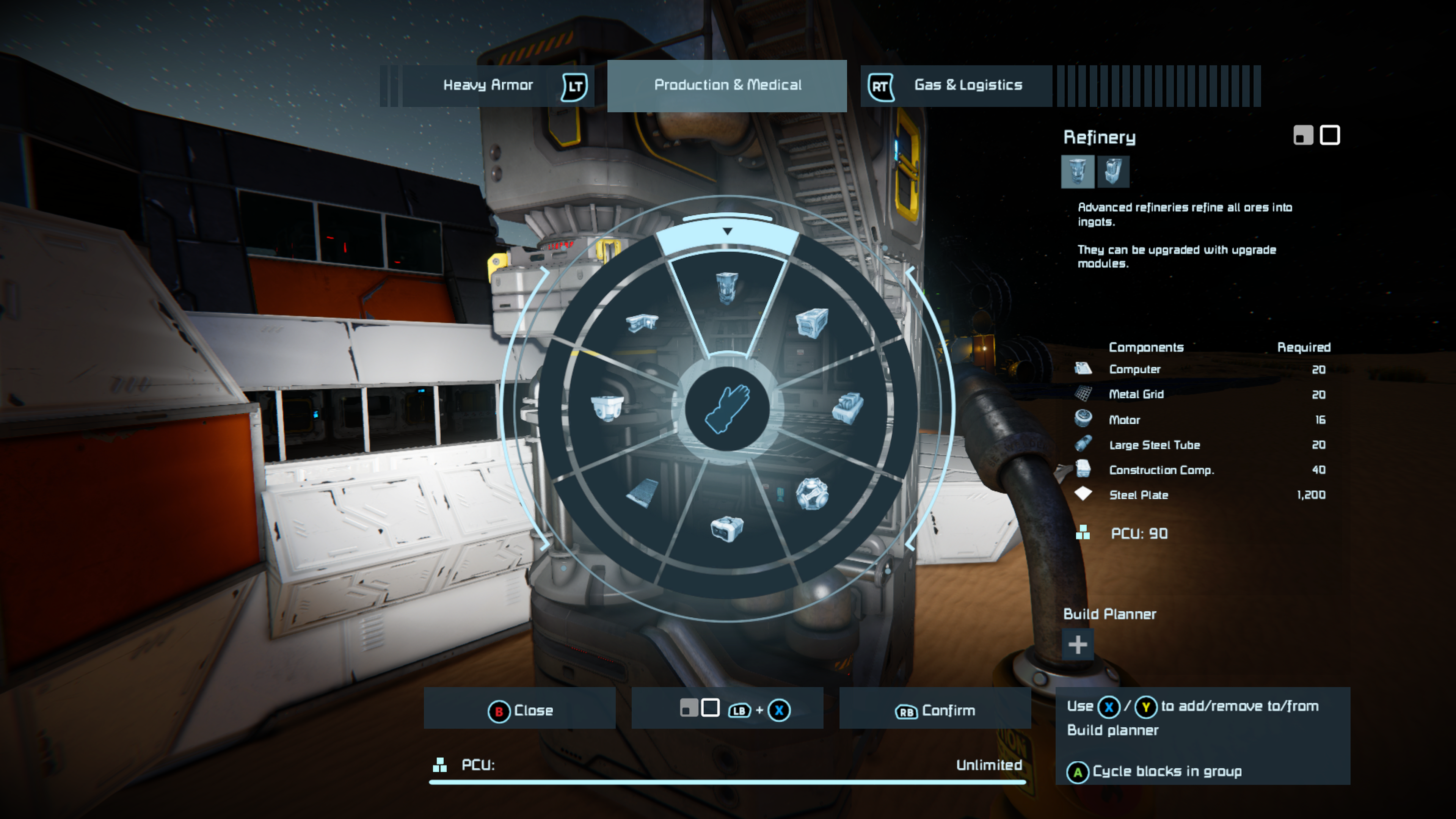Click the glove icon at the wheel's center
1456x819 pixels.
point(727,409)
